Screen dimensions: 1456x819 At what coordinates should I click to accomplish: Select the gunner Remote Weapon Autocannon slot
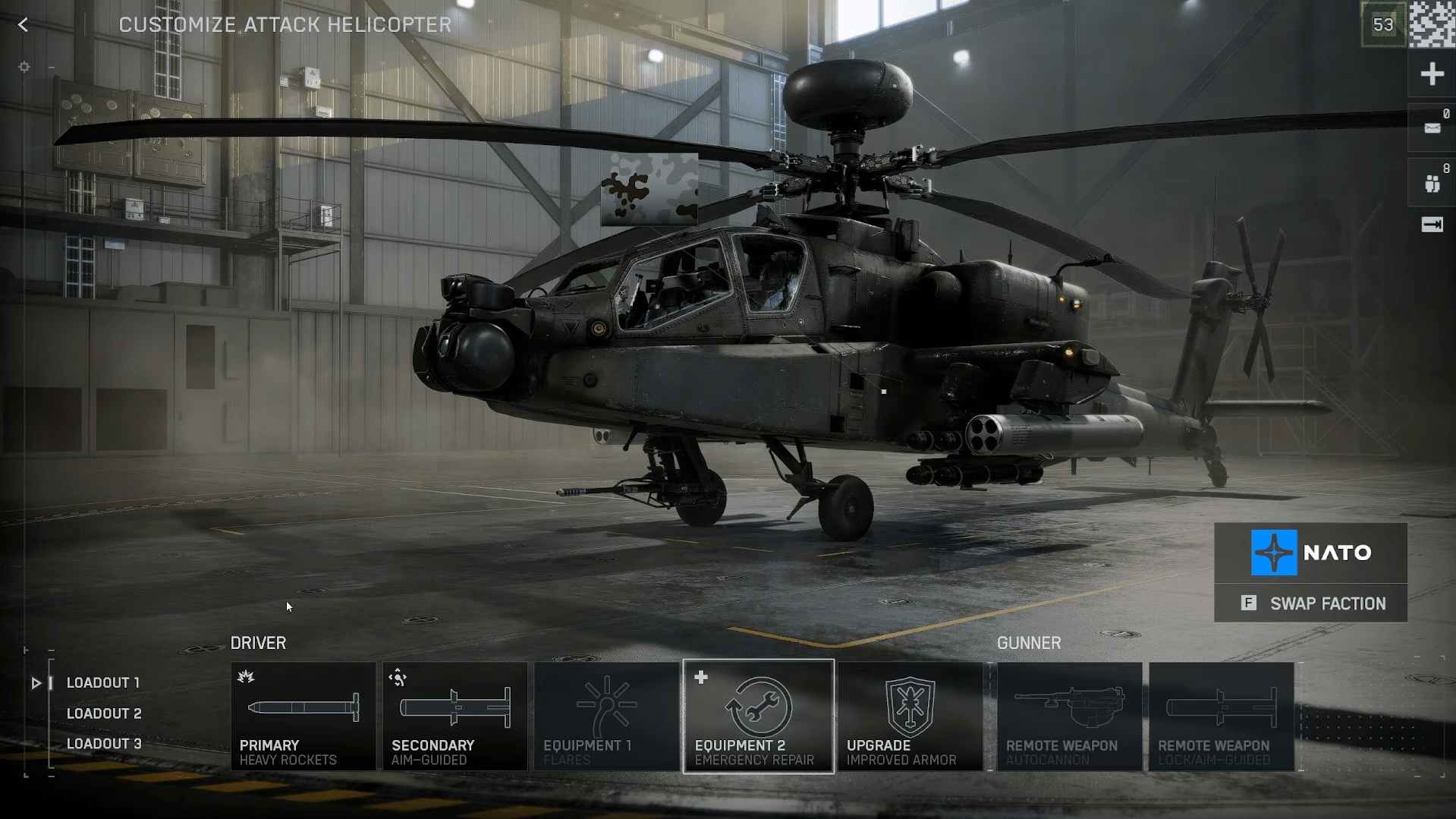tap(1070, 717)
